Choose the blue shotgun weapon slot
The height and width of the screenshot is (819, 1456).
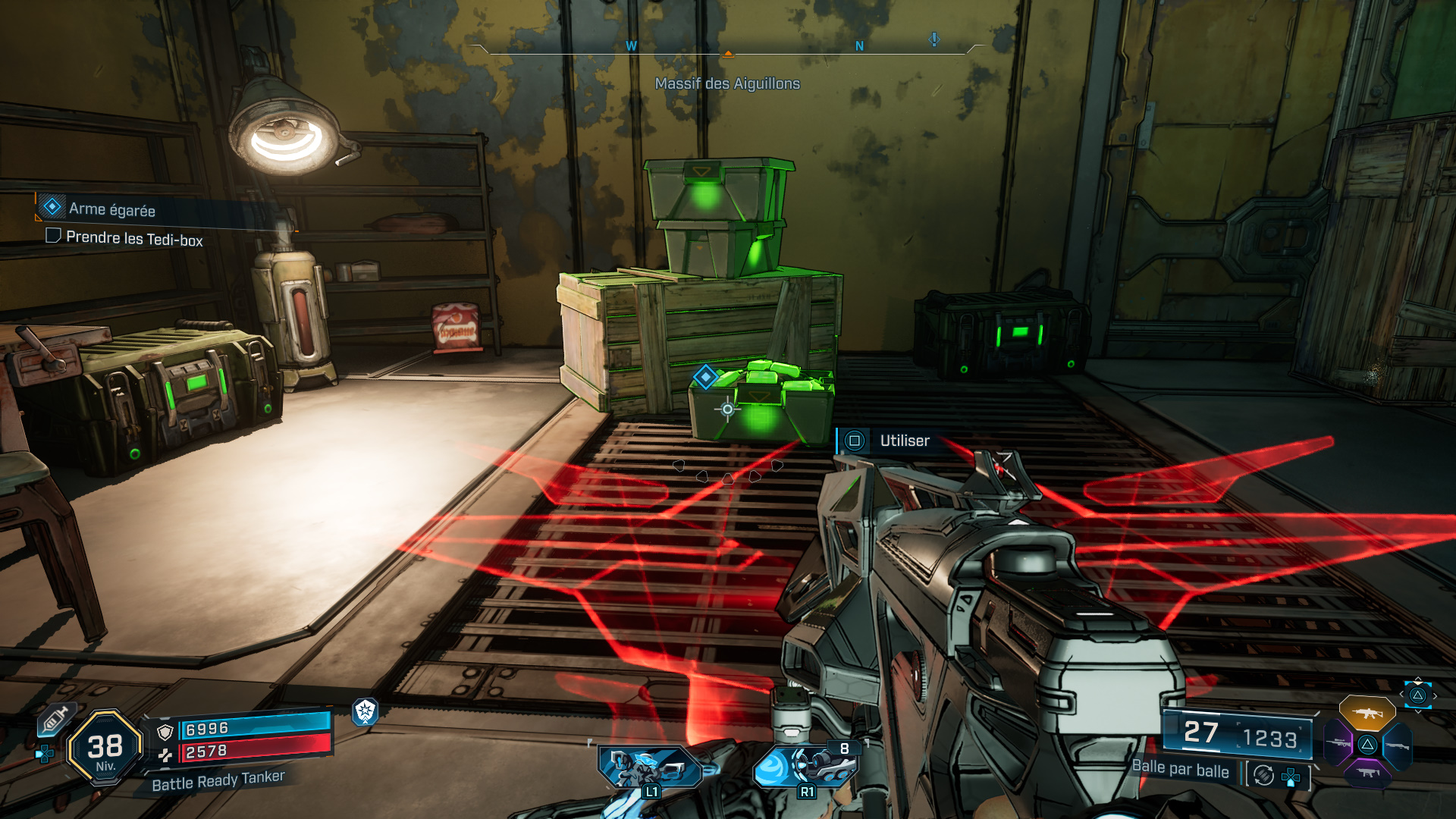(1397, 746)
